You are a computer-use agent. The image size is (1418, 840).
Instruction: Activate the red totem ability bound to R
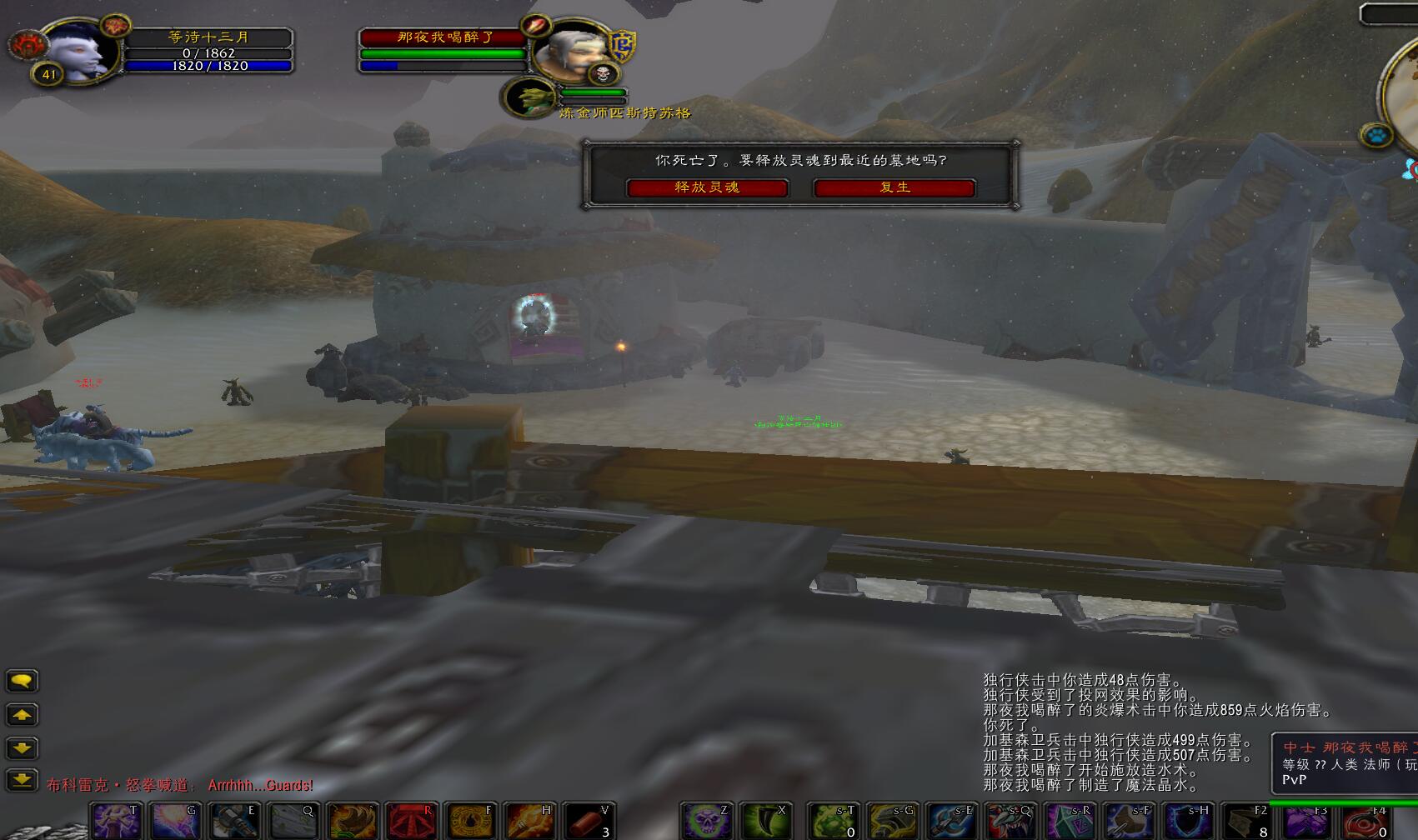click(412, 822)
